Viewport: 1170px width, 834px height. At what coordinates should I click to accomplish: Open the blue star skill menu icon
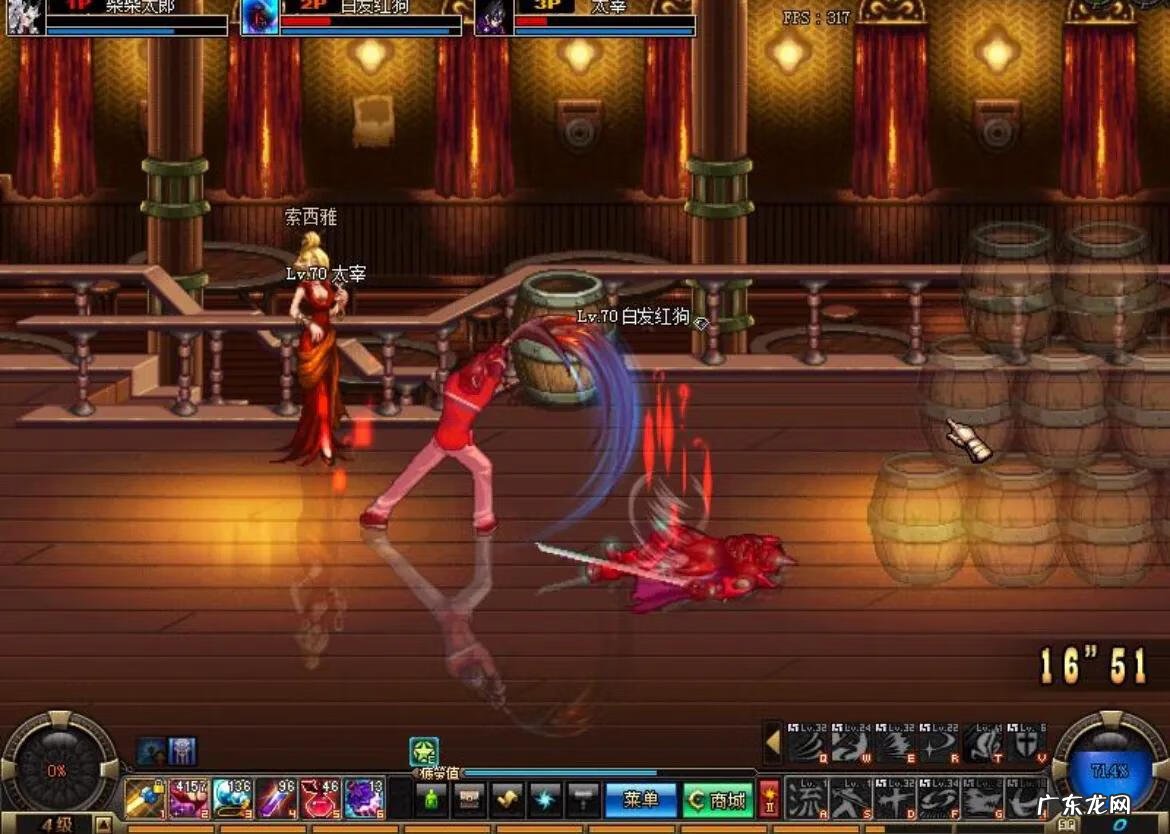(545, 799)
